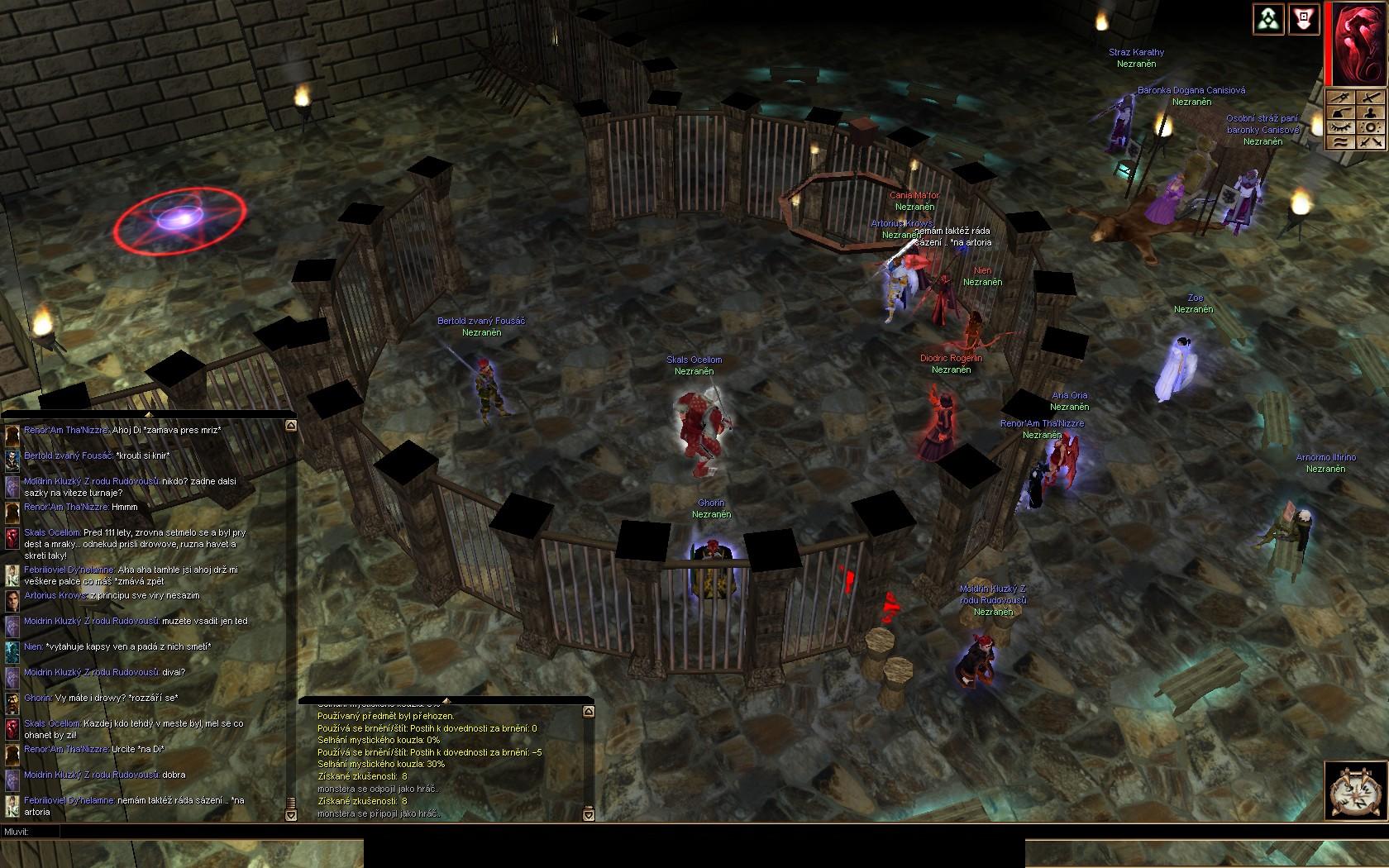Click the combat log top resize handle
Image resolution: width=1389 pixels, height=868 pixels.
point(446,701)
